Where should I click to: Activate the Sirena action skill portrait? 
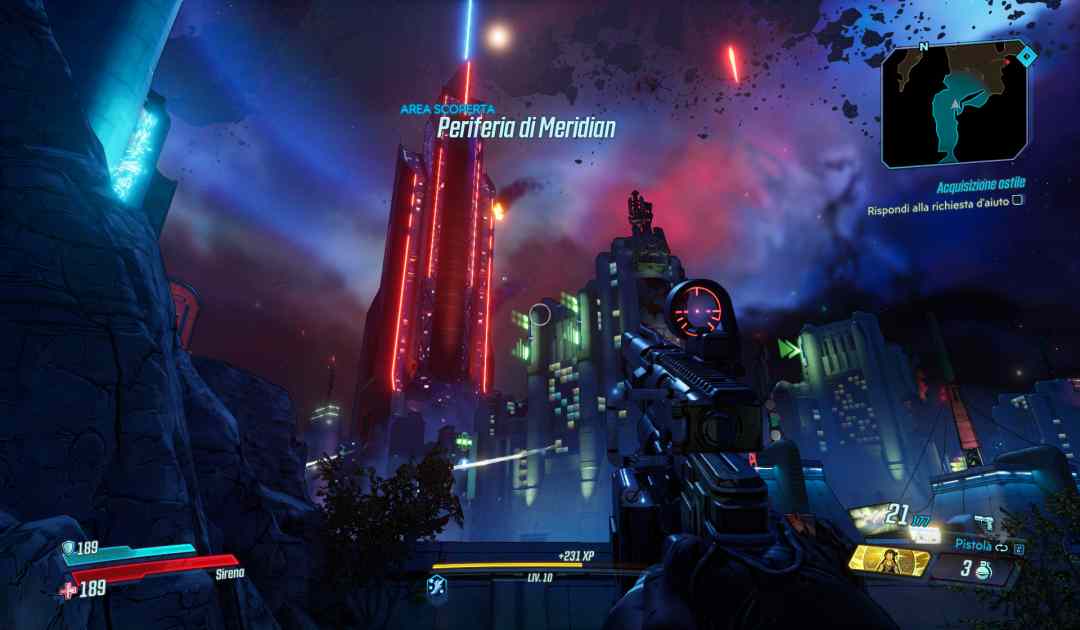coord(886,559)
